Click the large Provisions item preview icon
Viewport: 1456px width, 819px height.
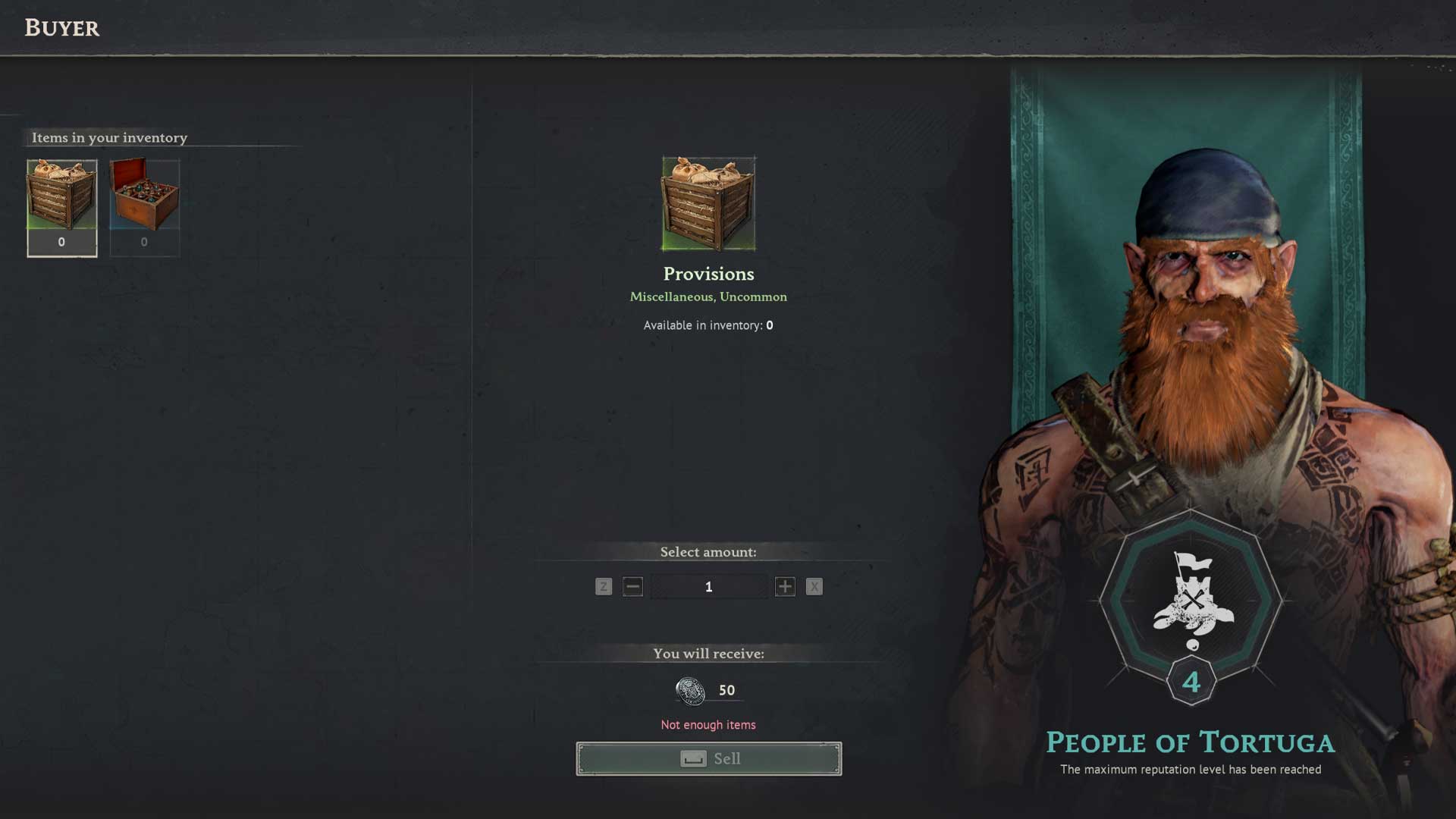click(x=708, y=205)
